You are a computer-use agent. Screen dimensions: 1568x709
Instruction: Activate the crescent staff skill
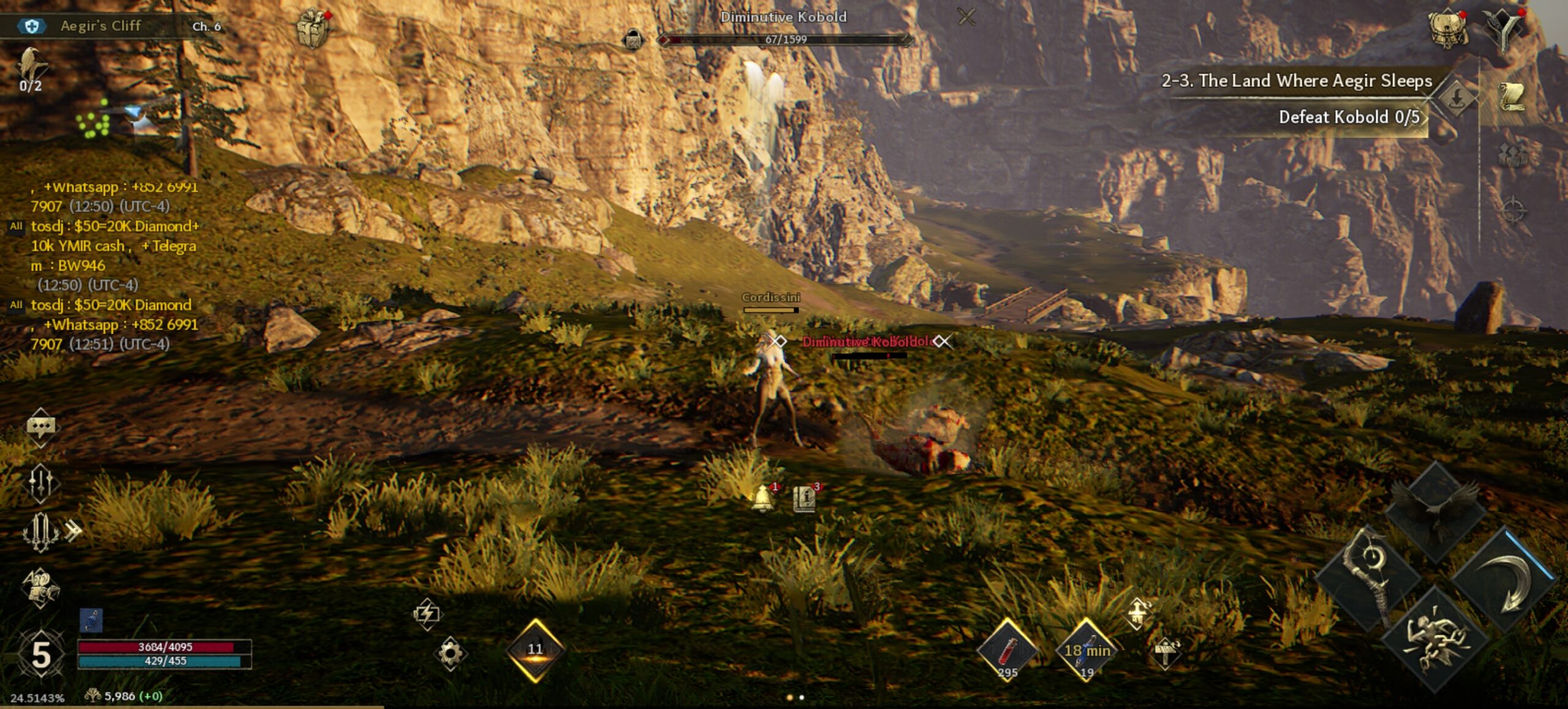(x=1369, y=574)
